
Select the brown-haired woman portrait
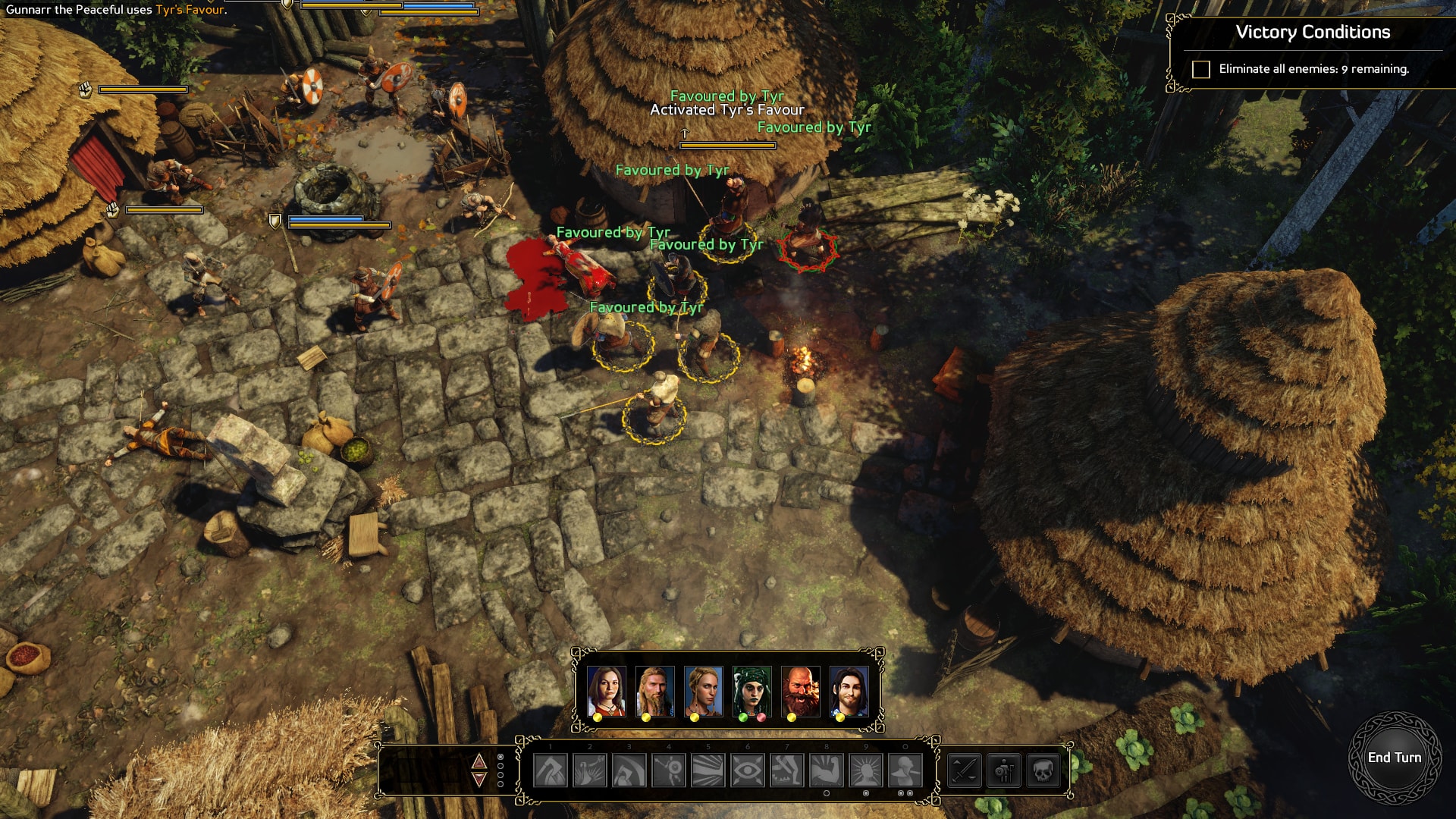click(606, 691)
